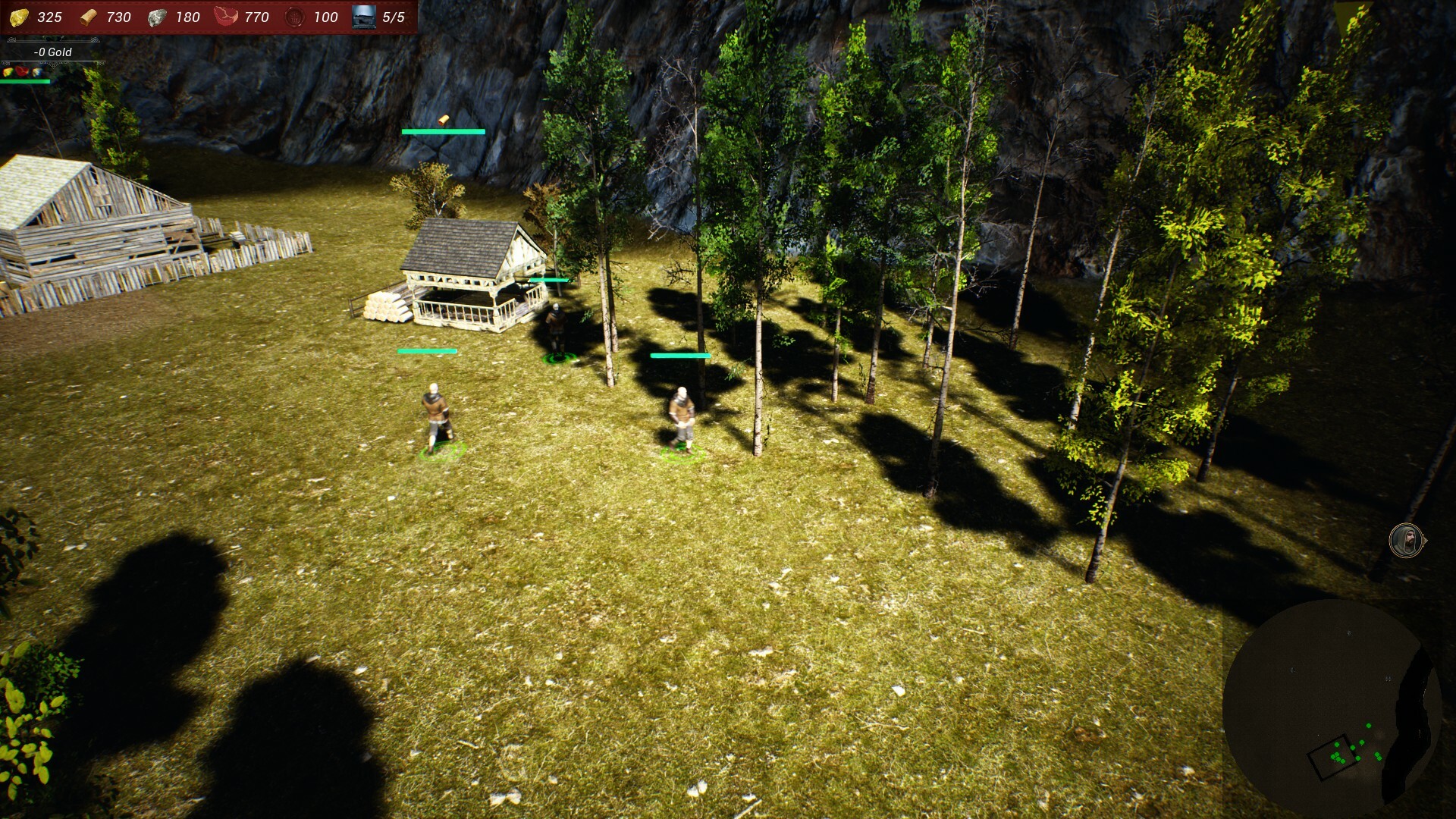Click the circular minimap
Viewport: 1456px width, 819px height.
click(x=1331, y=709)
